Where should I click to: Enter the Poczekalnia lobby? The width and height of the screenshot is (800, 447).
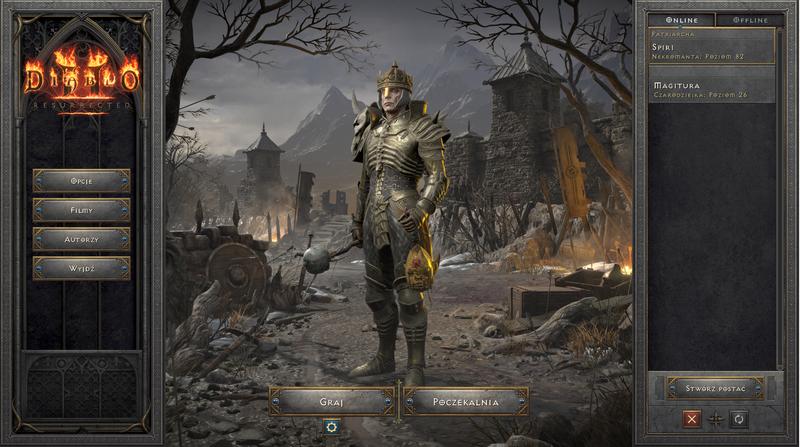[x=465, y=401]
